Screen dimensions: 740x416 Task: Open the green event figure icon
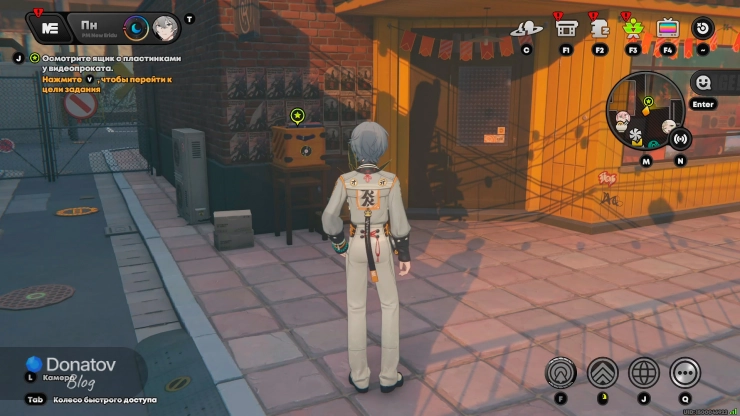(633, 28)
